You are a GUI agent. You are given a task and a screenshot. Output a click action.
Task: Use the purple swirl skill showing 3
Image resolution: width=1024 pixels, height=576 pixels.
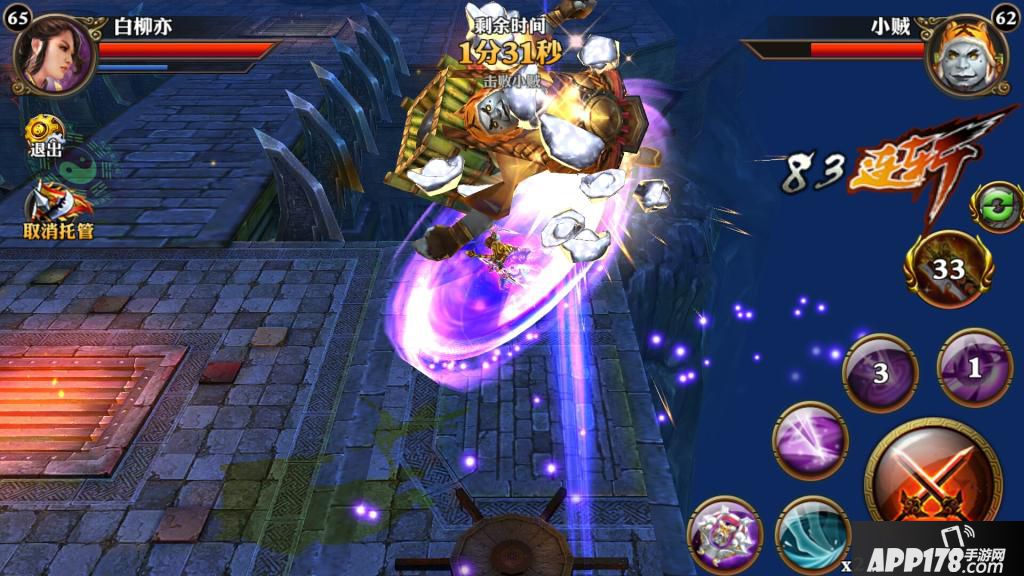(879, 371)
